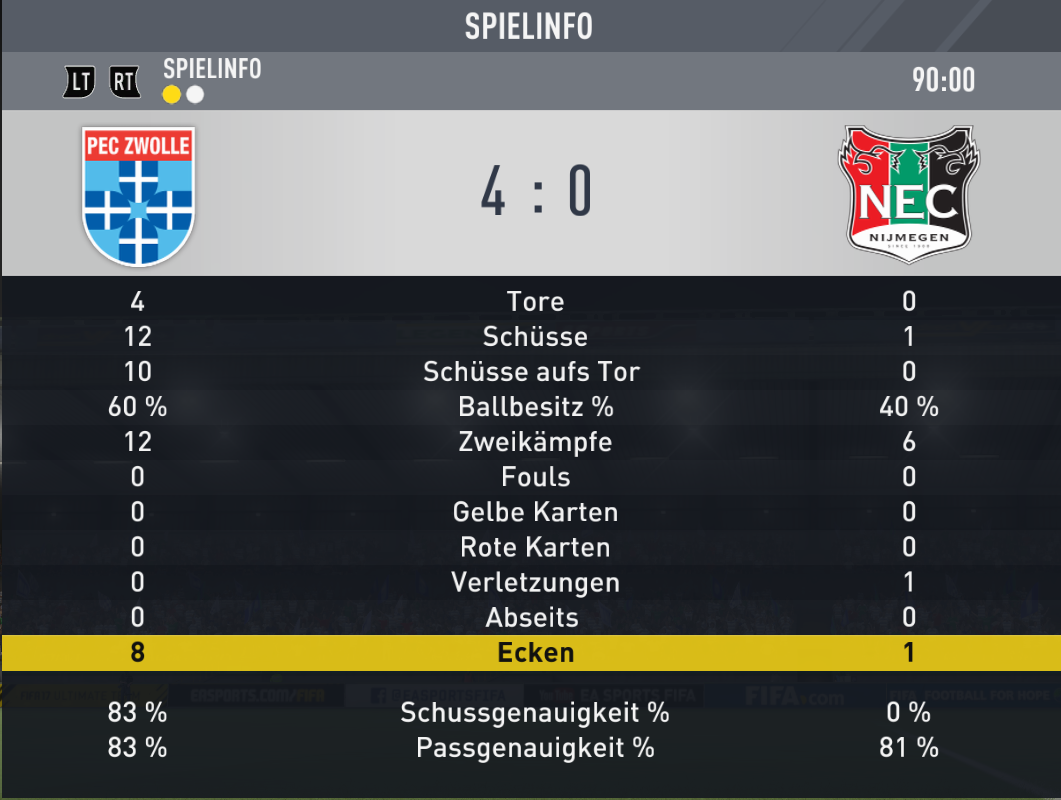Select the Gelbe Karten row
Viewport: 1061px width, 800px height.
click(535, 512)
